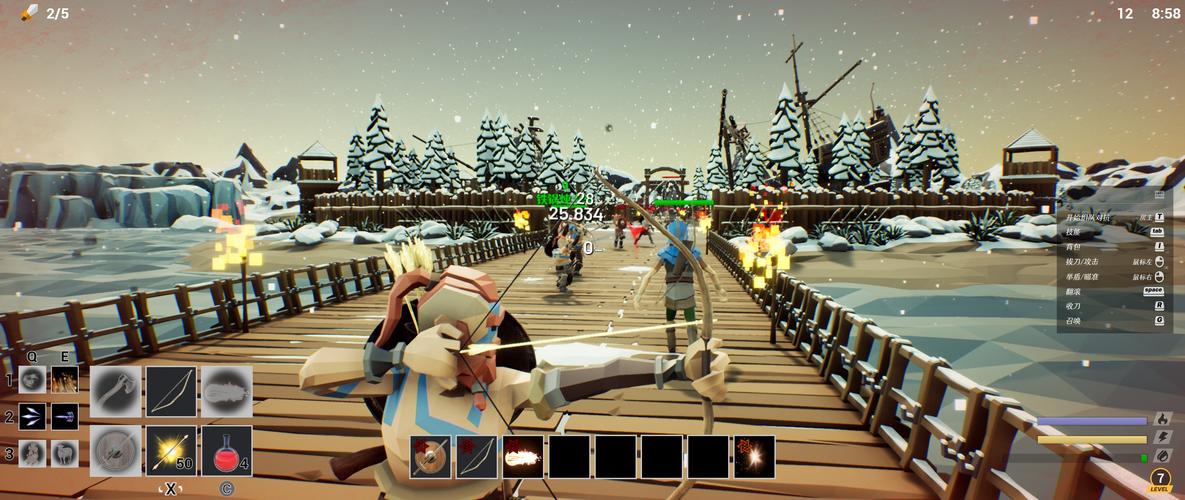Activate the fireball hotbar slot
The height and width of the screenshot is (500, 1185).
click(523, 457)
